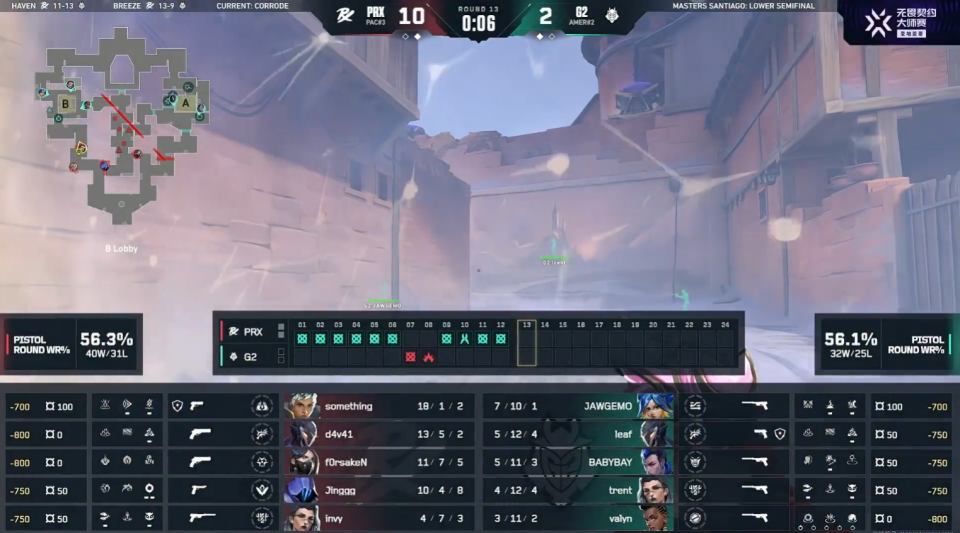960x533 pixels.
Task: Choose leaf in the G2 roster
Action: tap(578, 434)
